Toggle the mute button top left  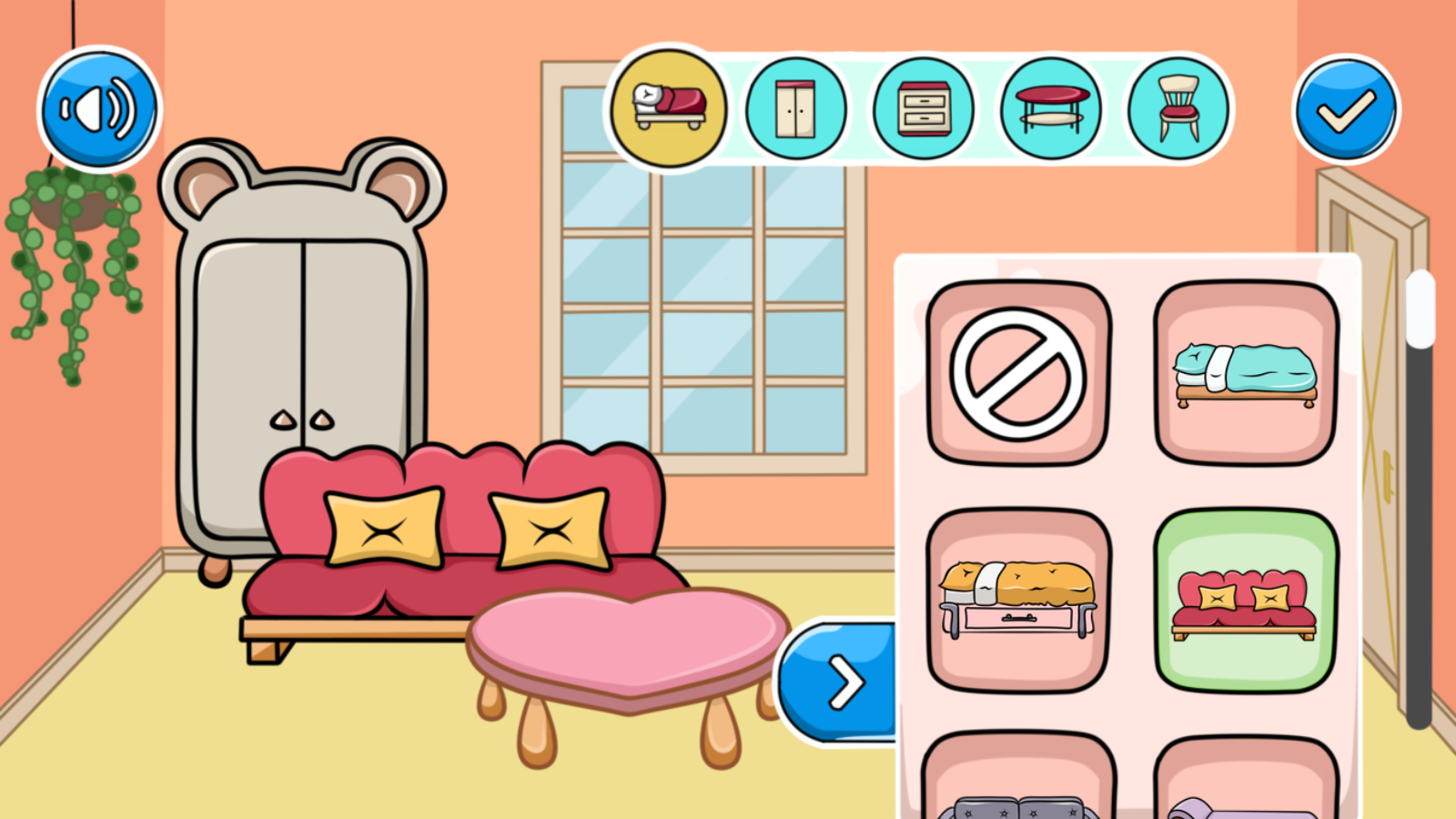coord(98,109)
